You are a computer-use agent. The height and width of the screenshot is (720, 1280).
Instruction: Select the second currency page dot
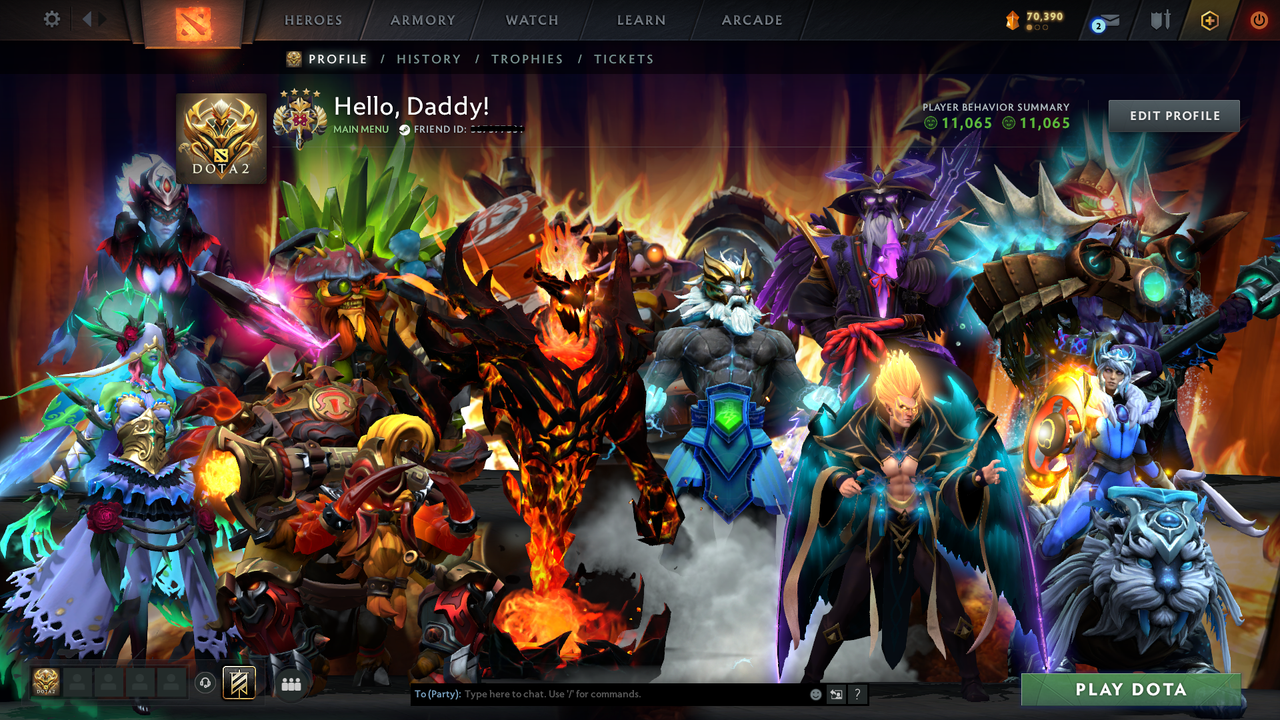click(1037, 28)
